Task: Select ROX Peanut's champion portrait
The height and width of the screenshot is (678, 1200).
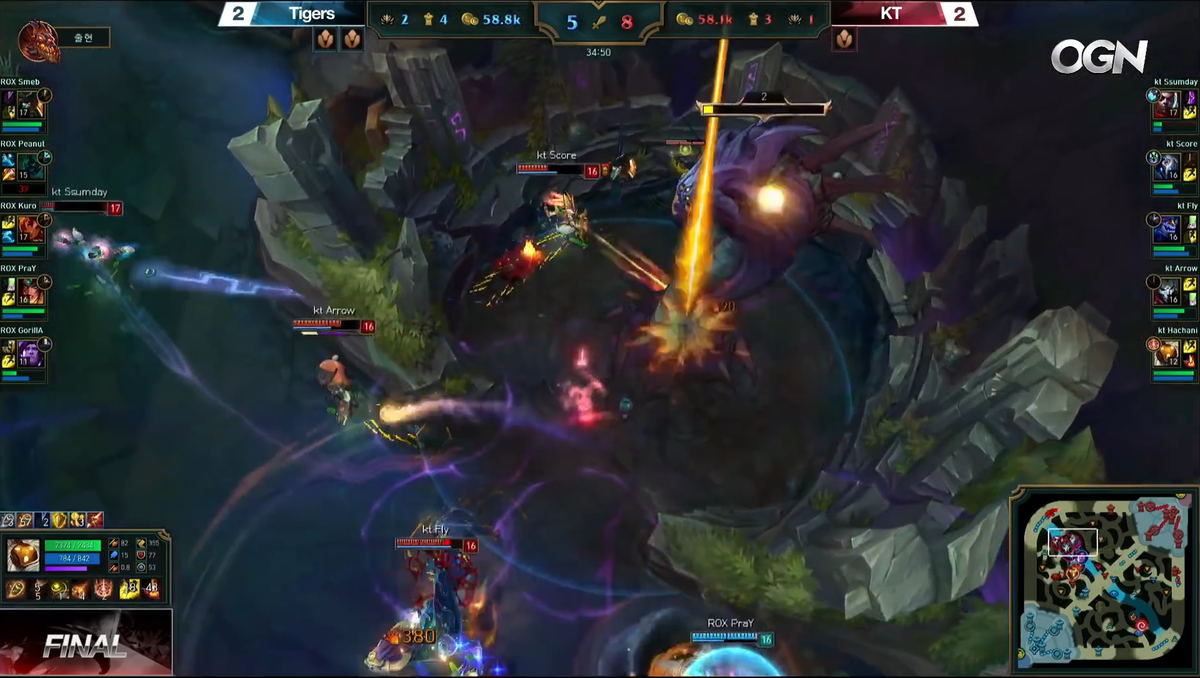Action: coord(30,166)
